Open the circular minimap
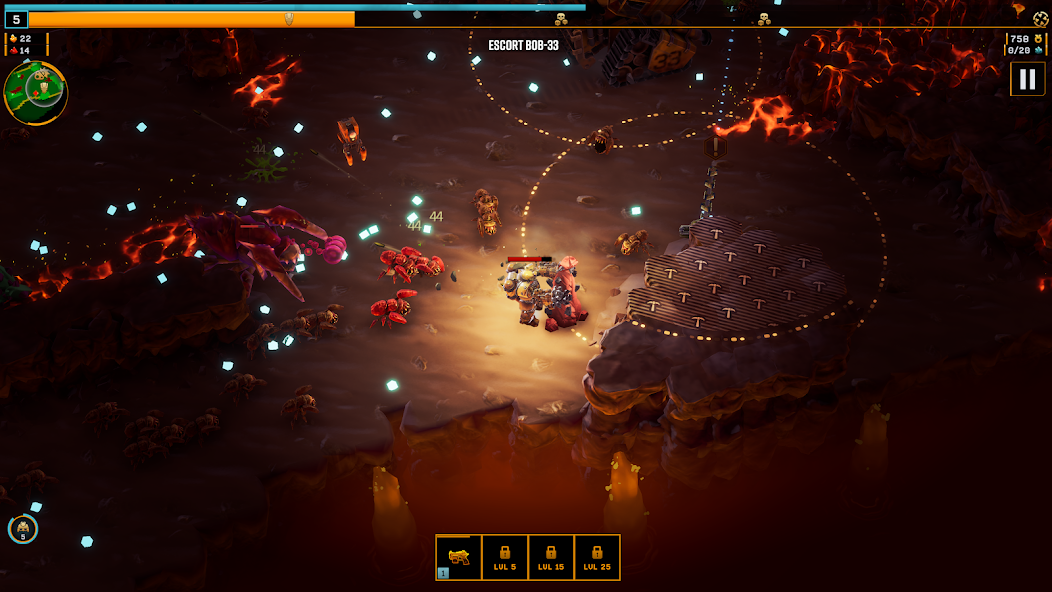The width and height of the screenshot is (1052, 592). click(x=35, y=93)
